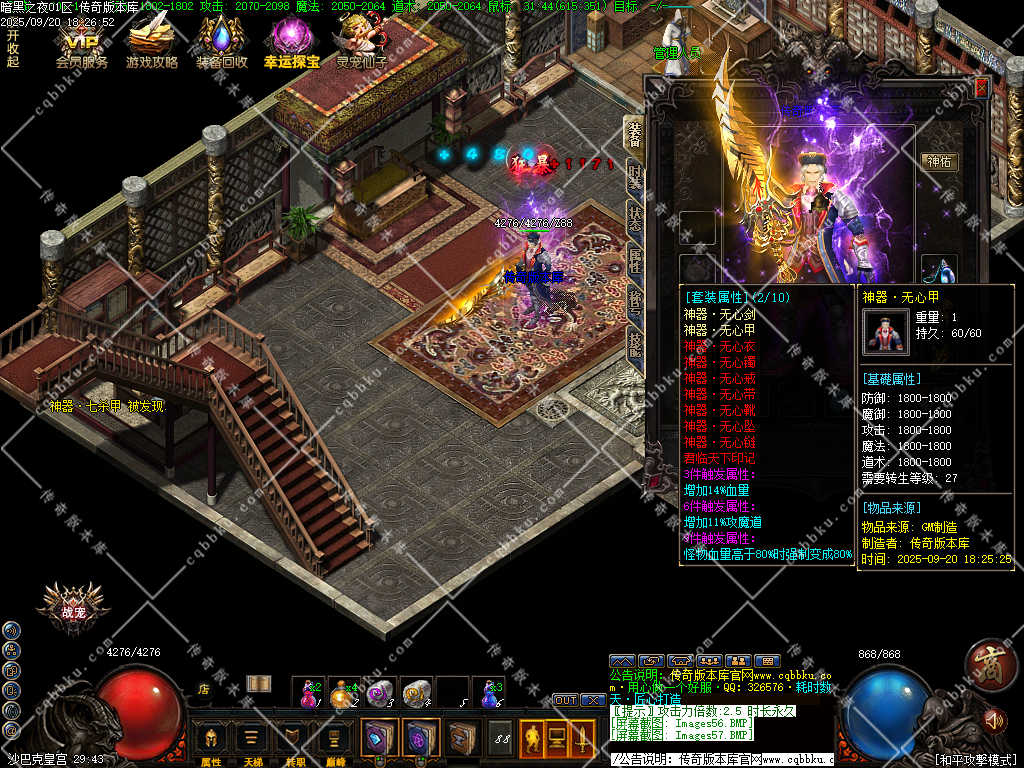
Task: Open the 幸运探宝 lucky treasure icon
Action: 291,44
